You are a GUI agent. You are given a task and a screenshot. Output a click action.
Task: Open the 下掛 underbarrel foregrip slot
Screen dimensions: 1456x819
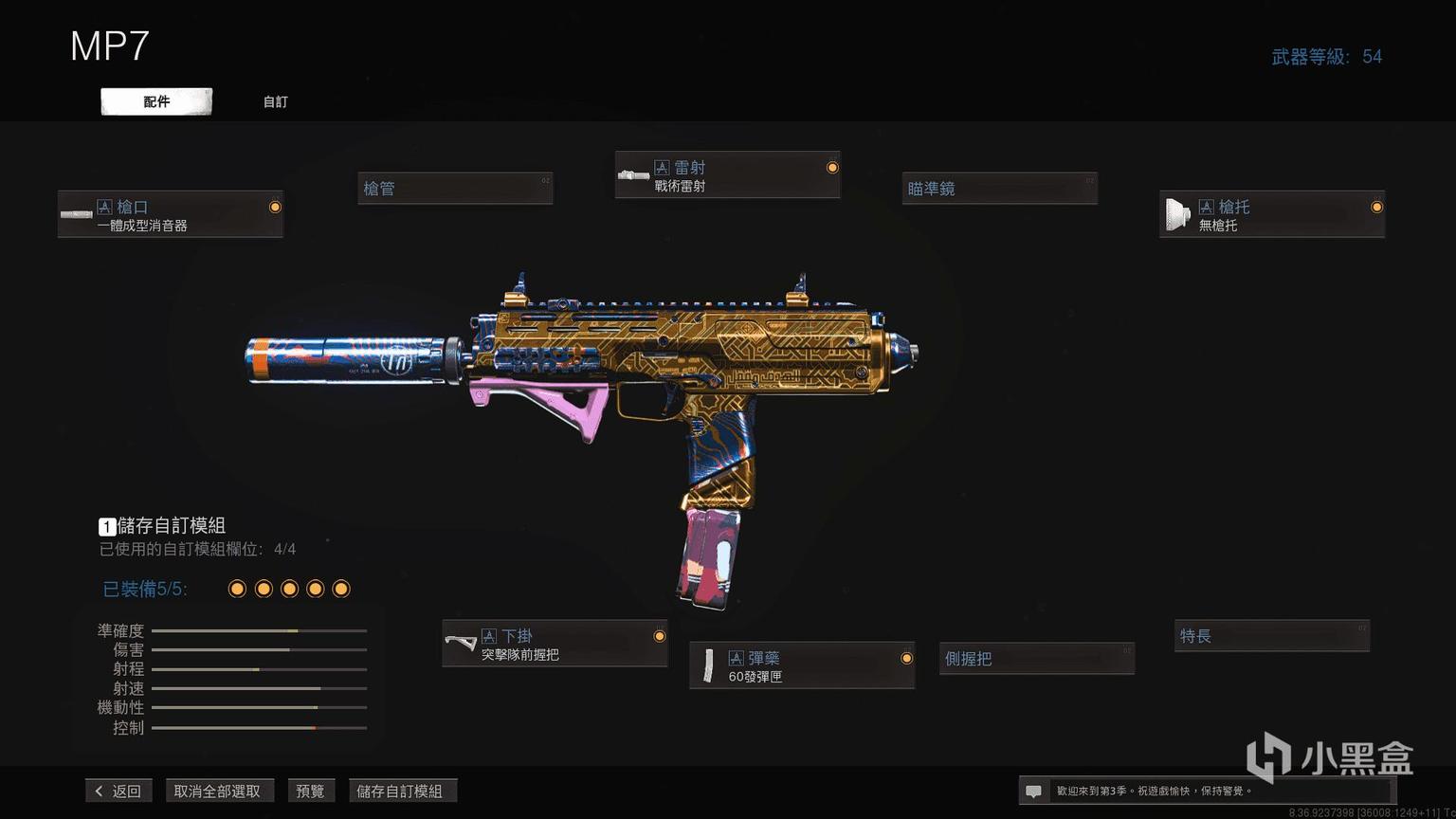tap(555, 644)
